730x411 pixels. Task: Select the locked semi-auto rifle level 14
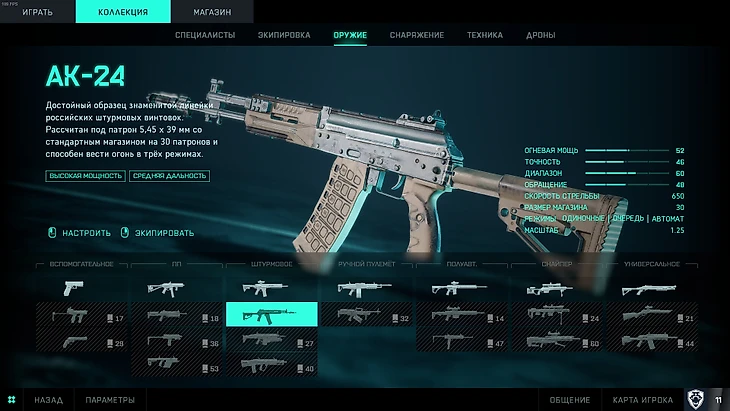460,317
